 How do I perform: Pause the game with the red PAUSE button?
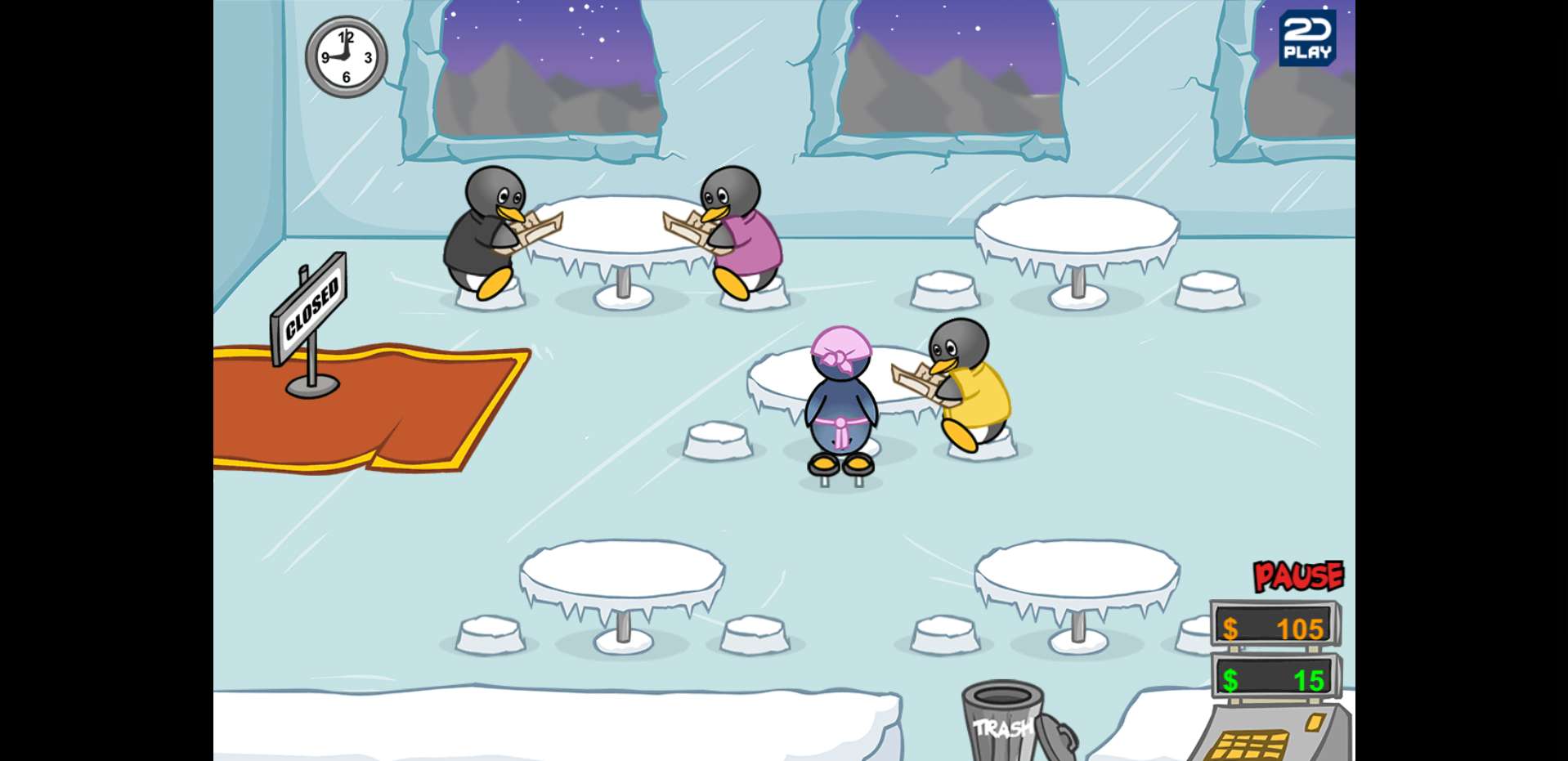(x=1298, y=576)
